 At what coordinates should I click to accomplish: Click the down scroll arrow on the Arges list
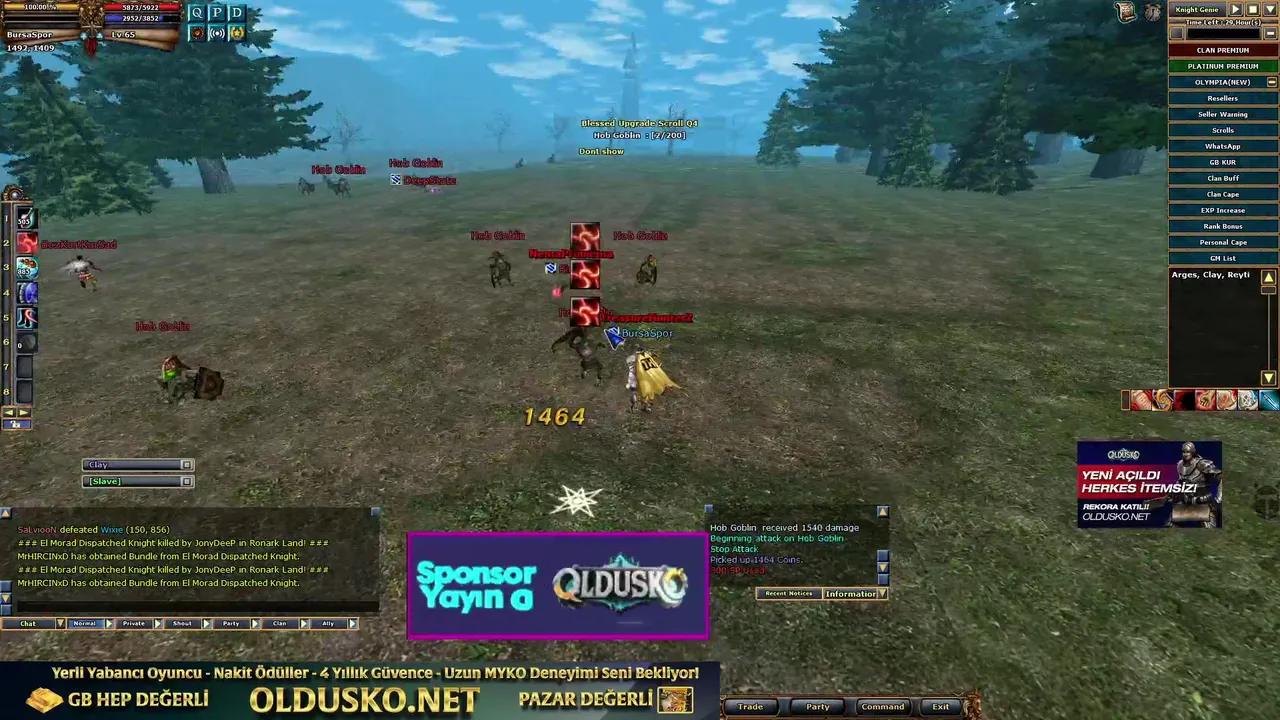coord(1267,375)
